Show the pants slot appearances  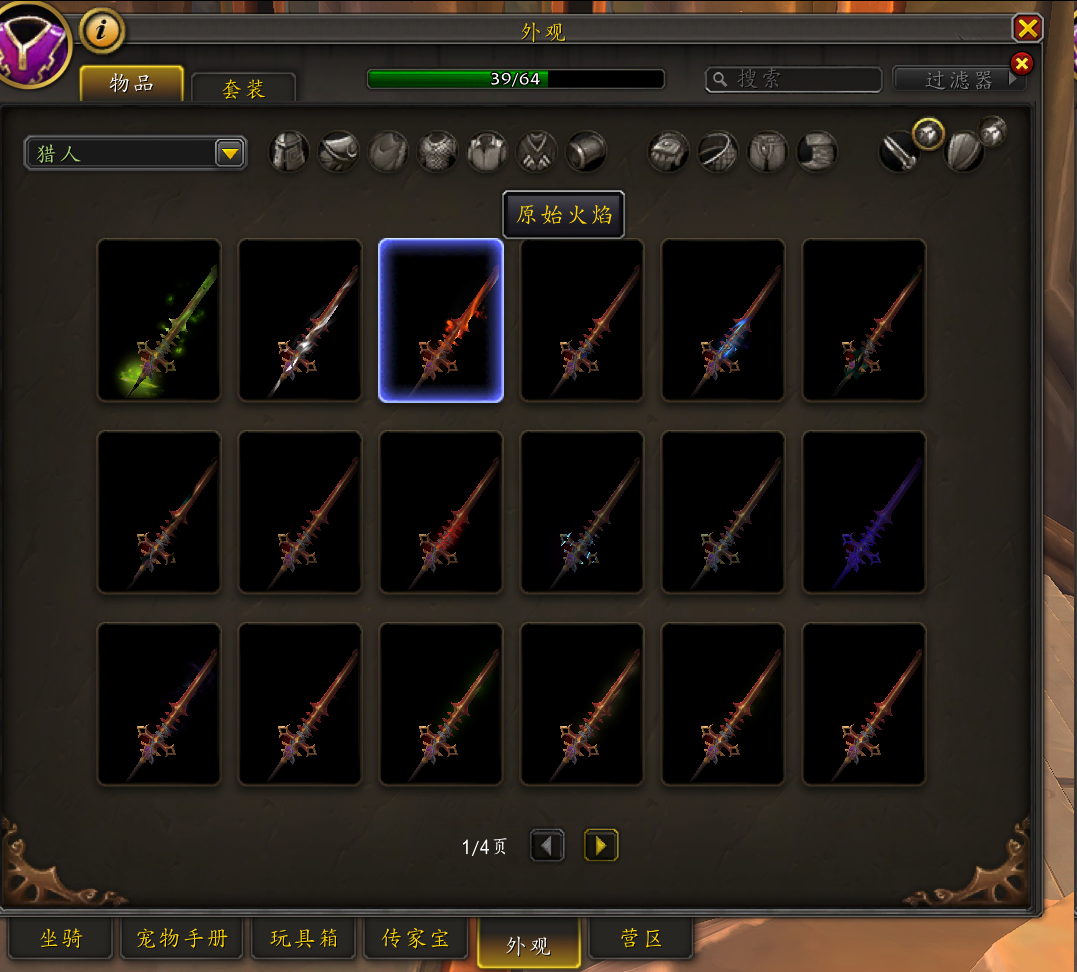(768, 152)
